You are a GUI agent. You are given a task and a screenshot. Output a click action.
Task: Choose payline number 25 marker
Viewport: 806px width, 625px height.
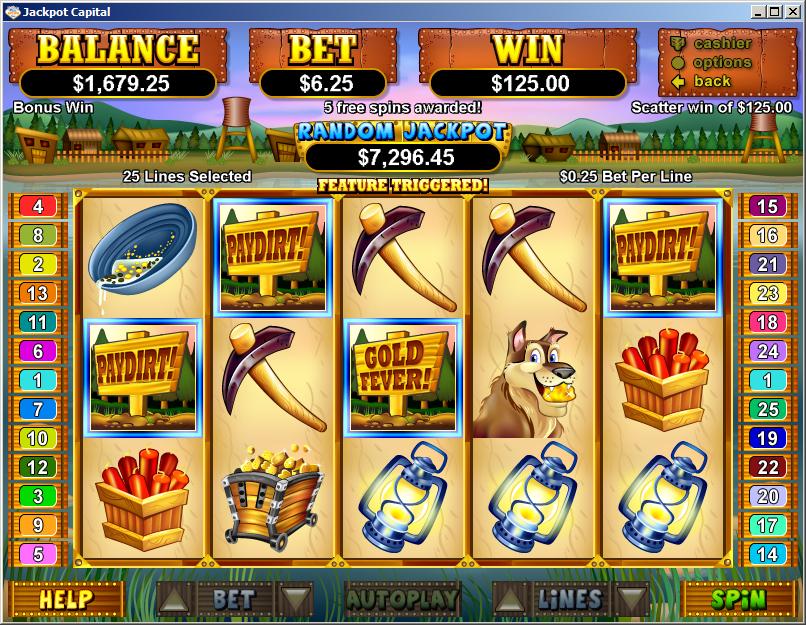pyautogui.click(x=768, y=409)
